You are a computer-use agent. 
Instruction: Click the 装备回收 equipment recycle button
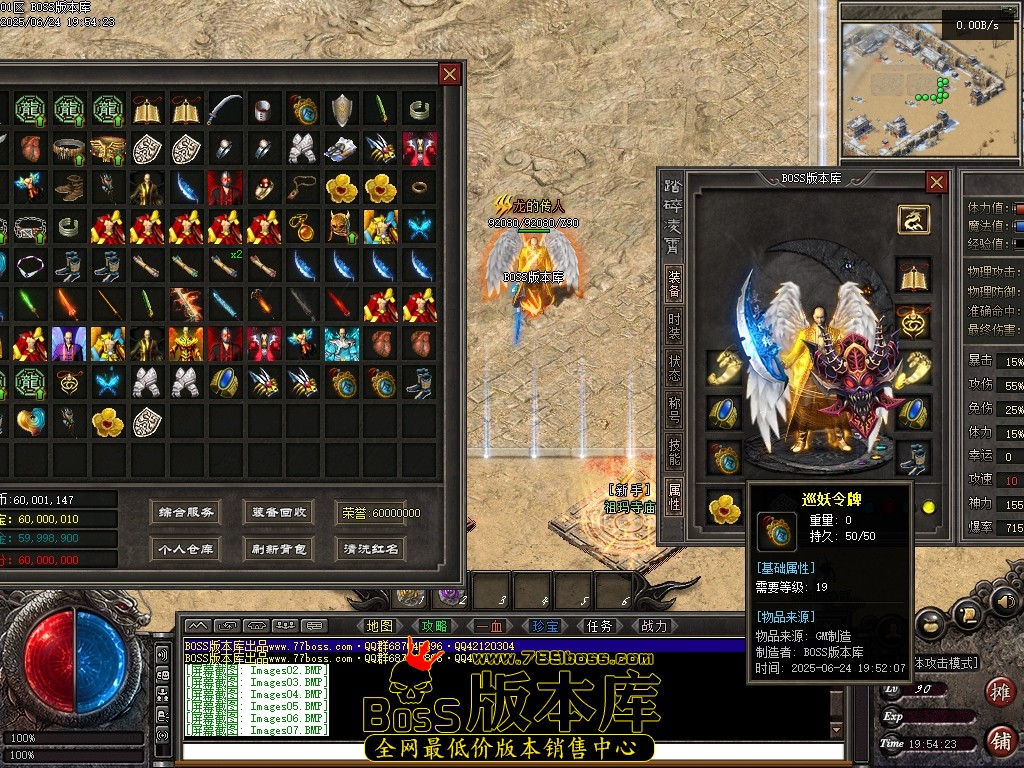coord(280,512)
